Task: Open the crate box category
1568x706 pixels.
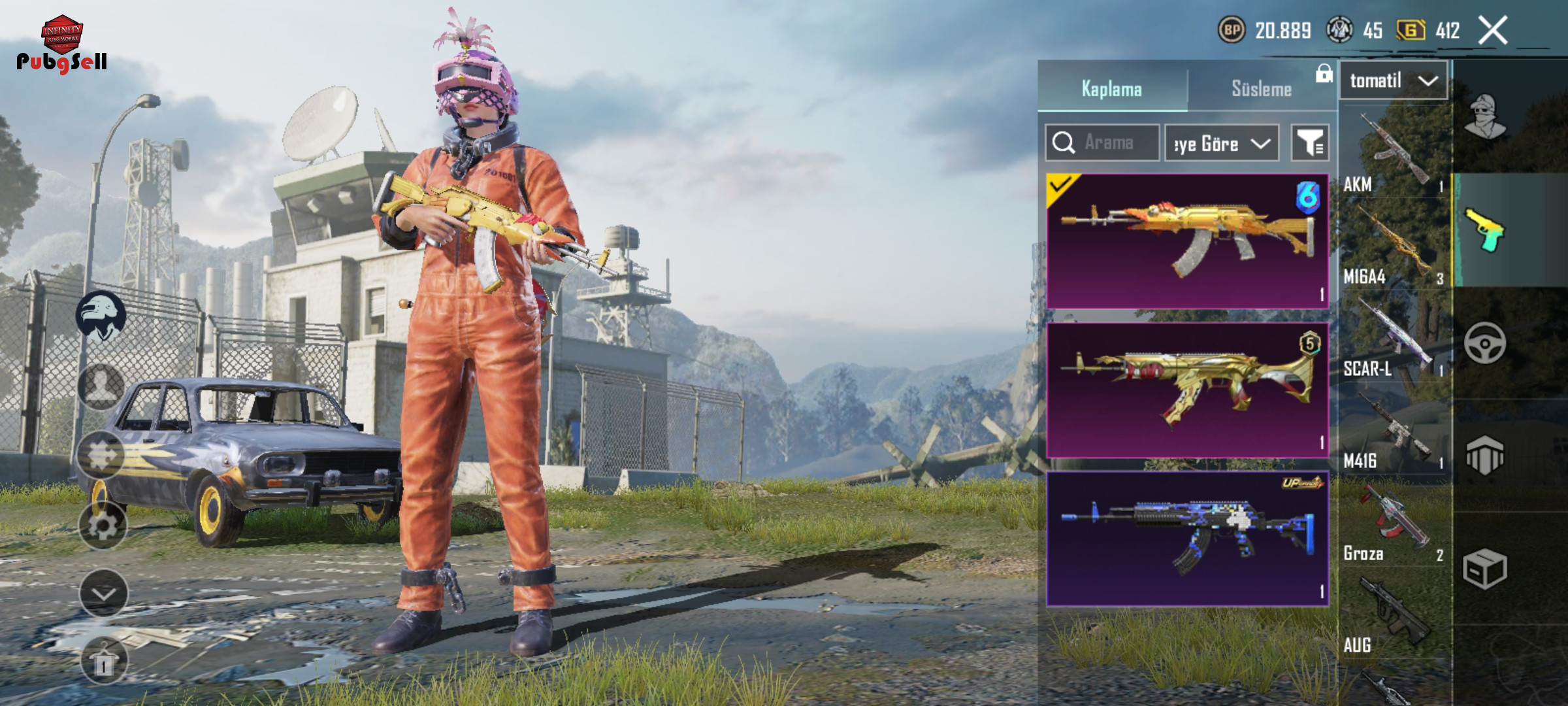Action: tap(1485, 569)
